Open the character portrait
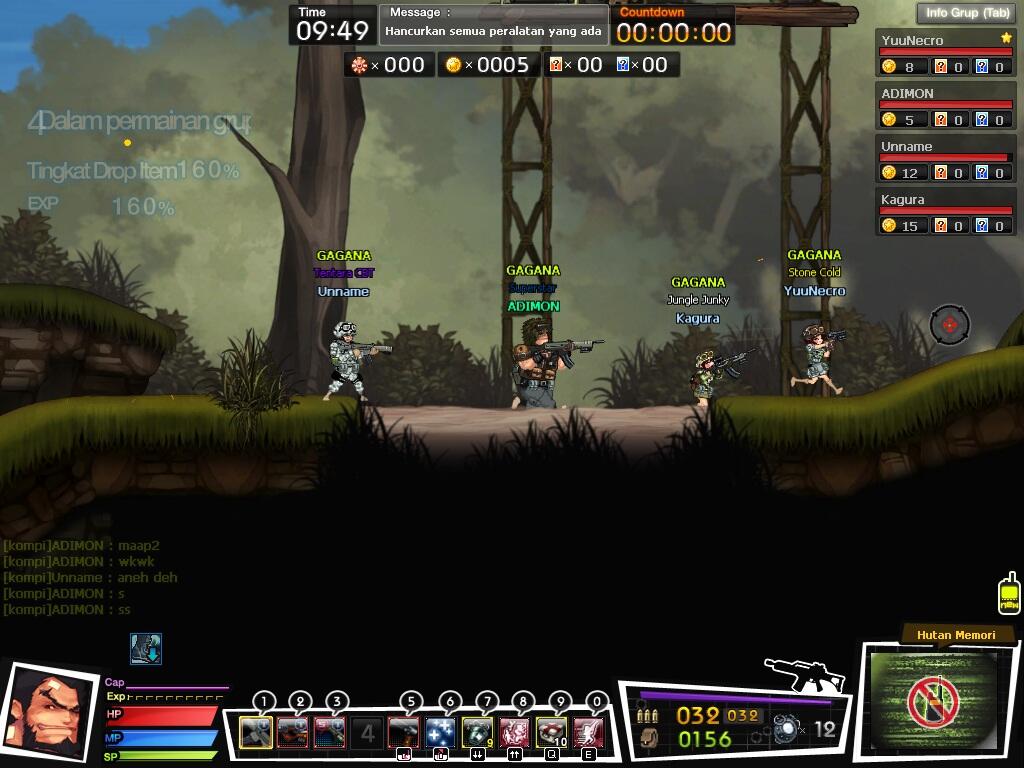Viewport: 1024px width, 768px height. pos(48,710)
